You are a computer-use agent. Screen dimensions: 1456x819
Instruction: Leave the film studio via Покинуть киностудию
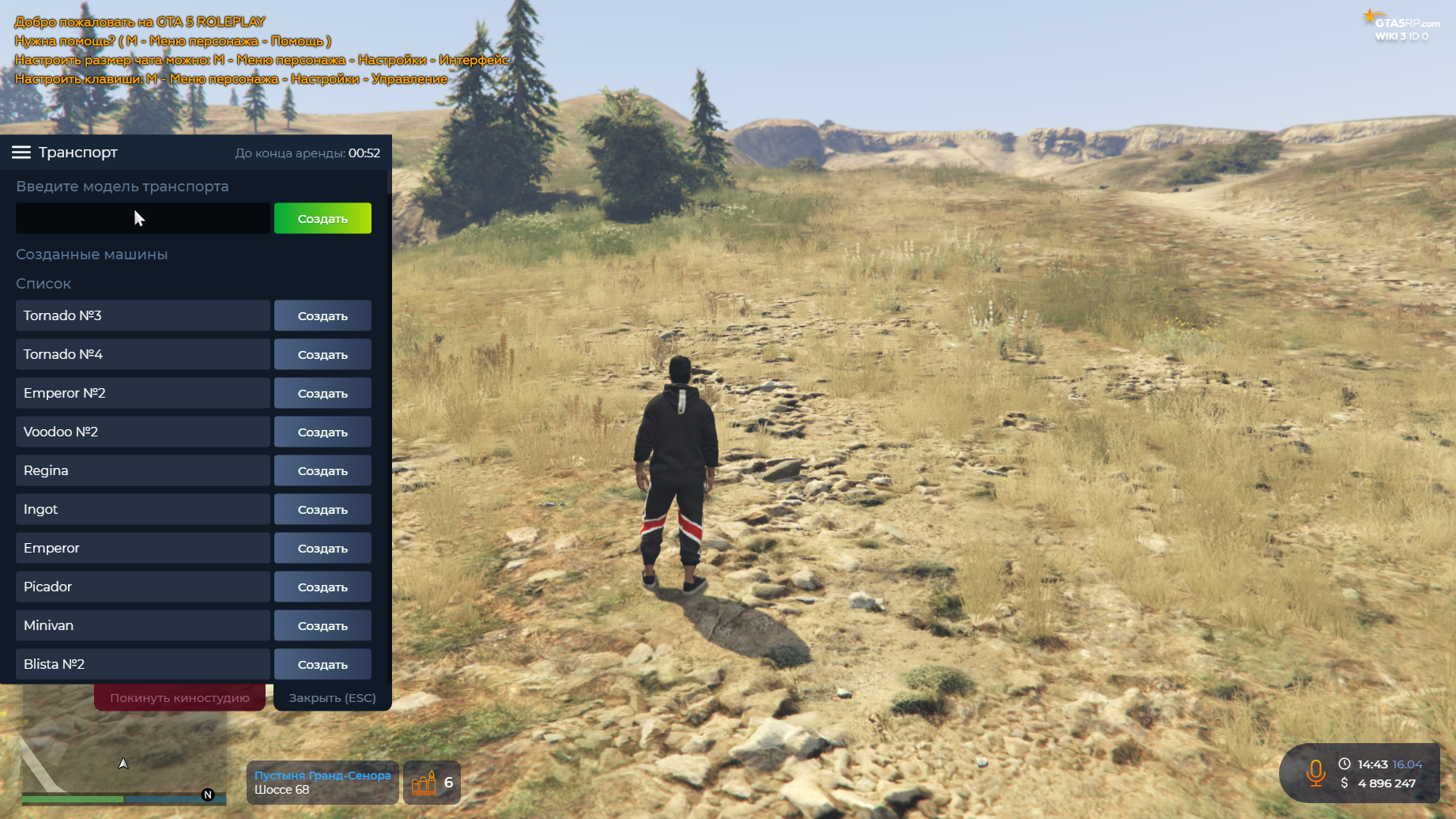[x=179, y=698]
